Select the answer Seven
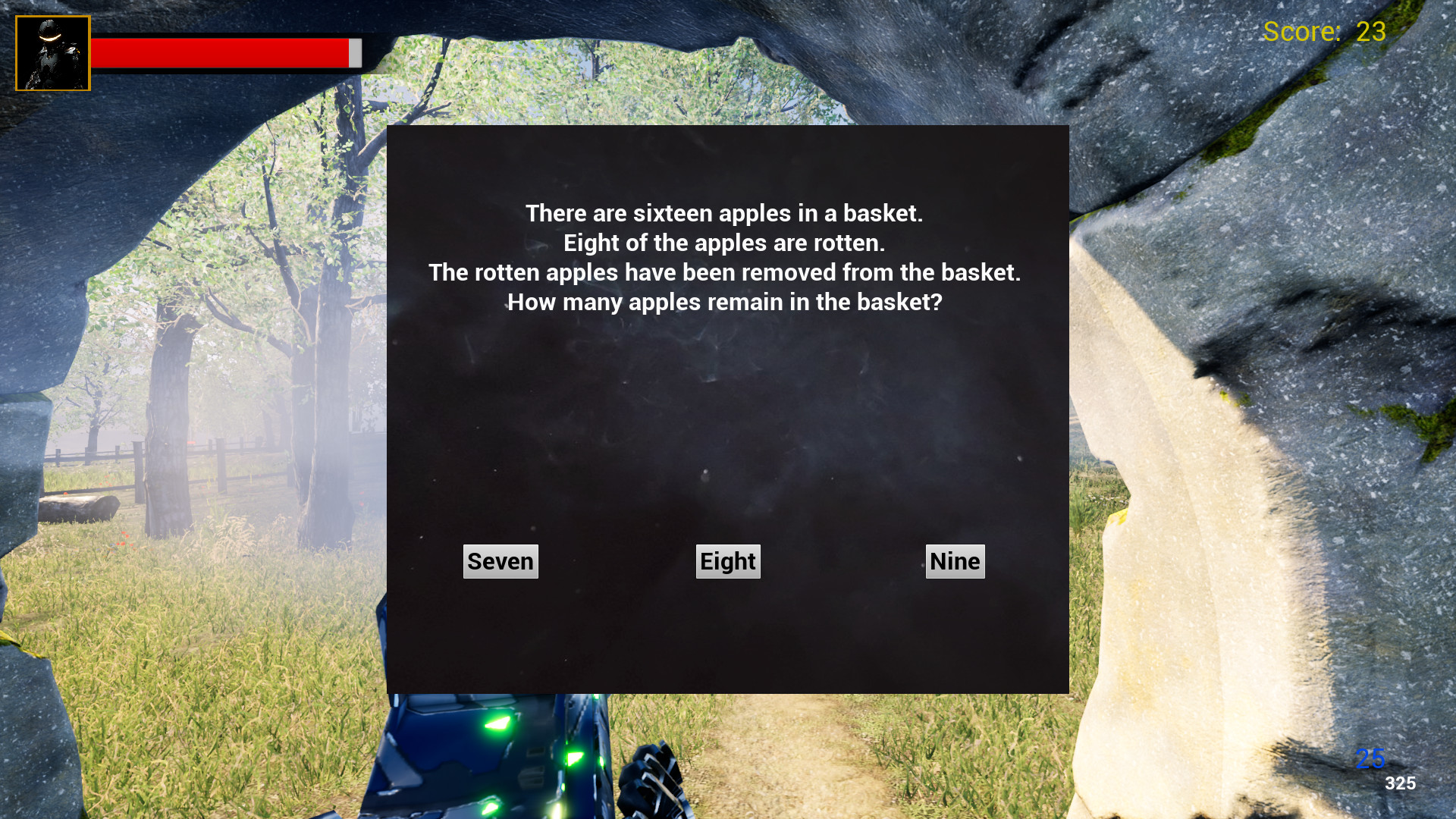 [x=500, y=561]
